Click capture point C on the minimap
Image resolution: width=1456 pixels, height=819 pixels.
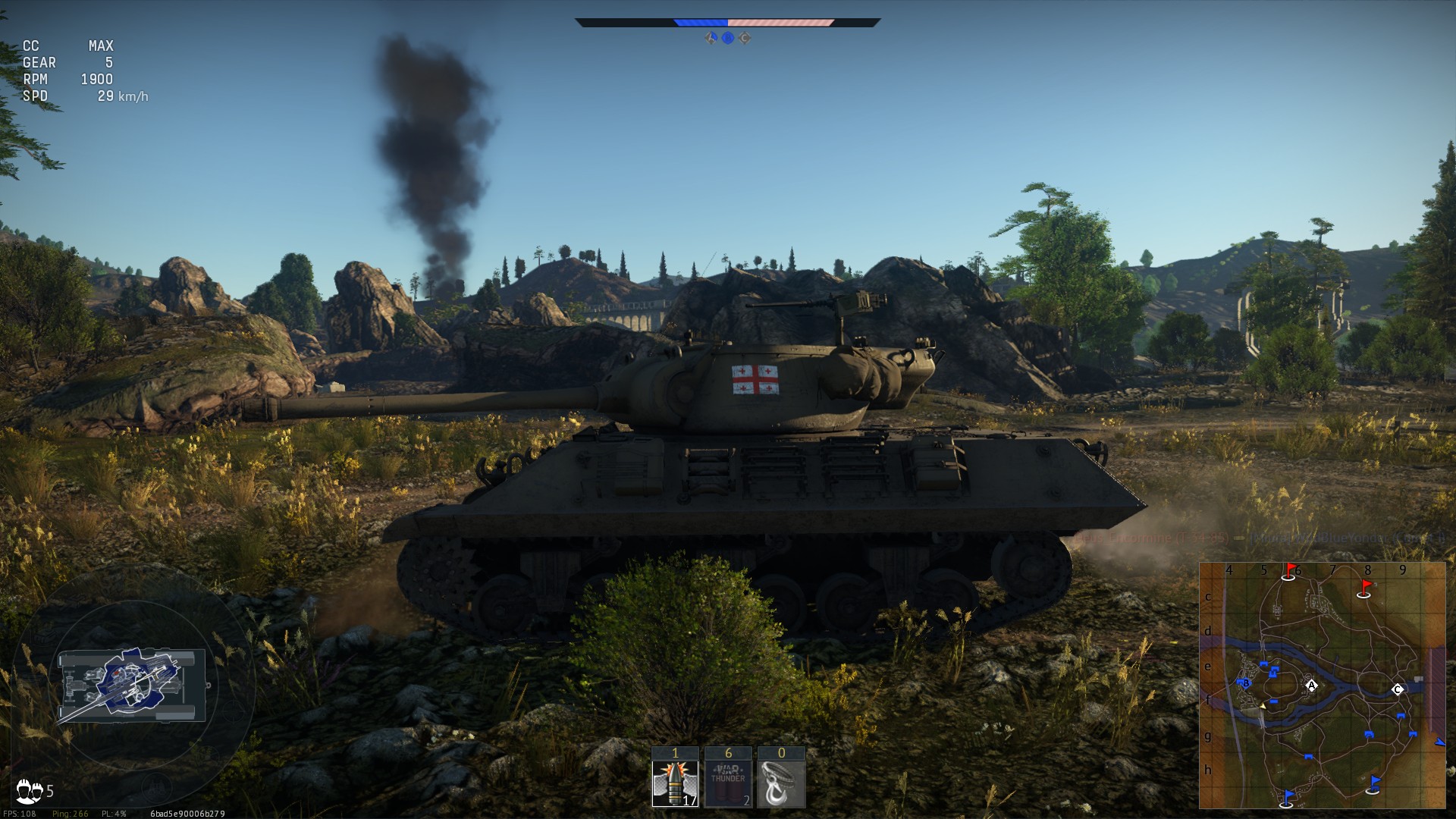point(1398,689)
